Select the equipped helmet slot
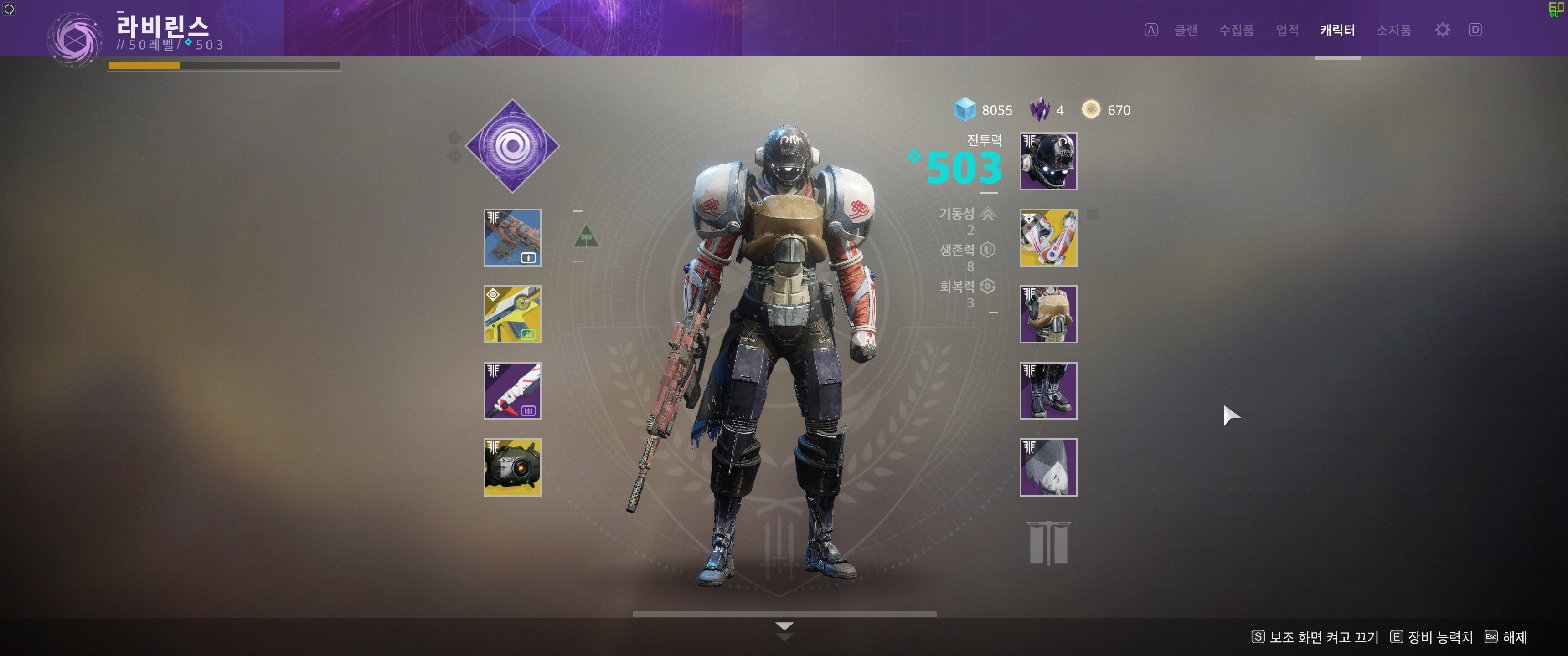This screenshot has width=1568, height=656. coord(1048,161)
